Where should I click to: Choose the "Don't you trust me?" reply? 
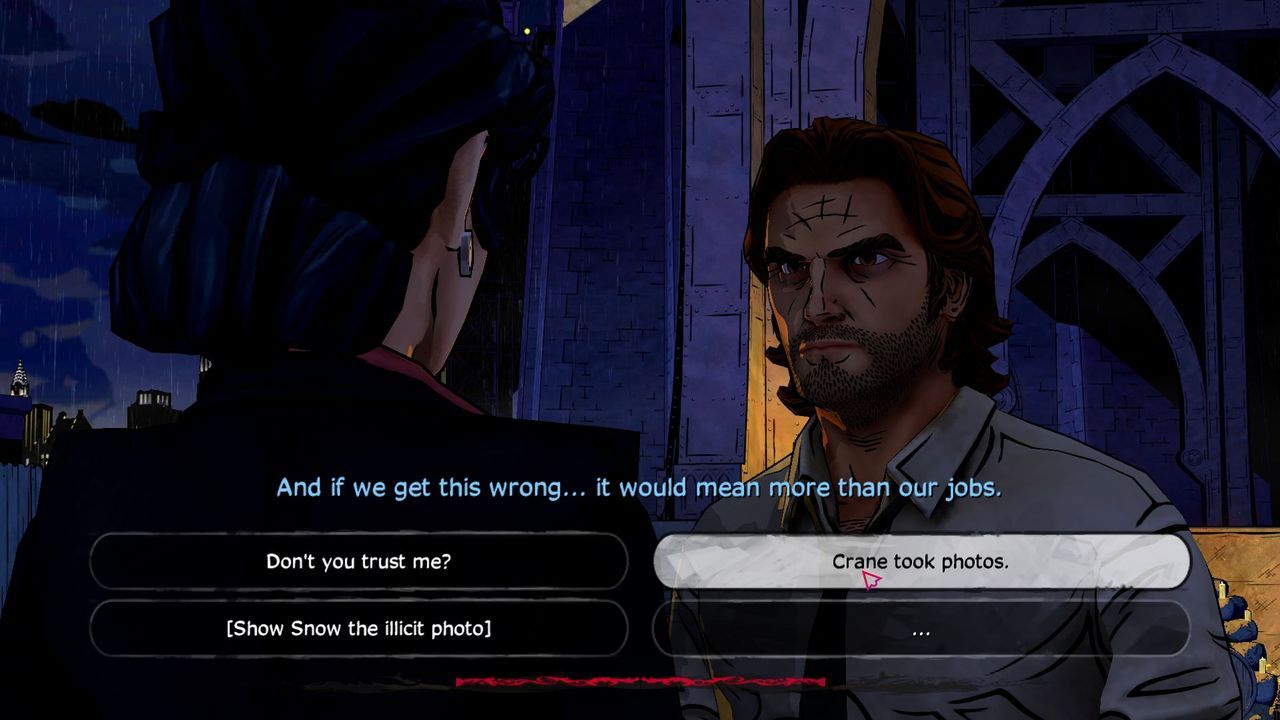pyautogui.click(x=358, y=561)
